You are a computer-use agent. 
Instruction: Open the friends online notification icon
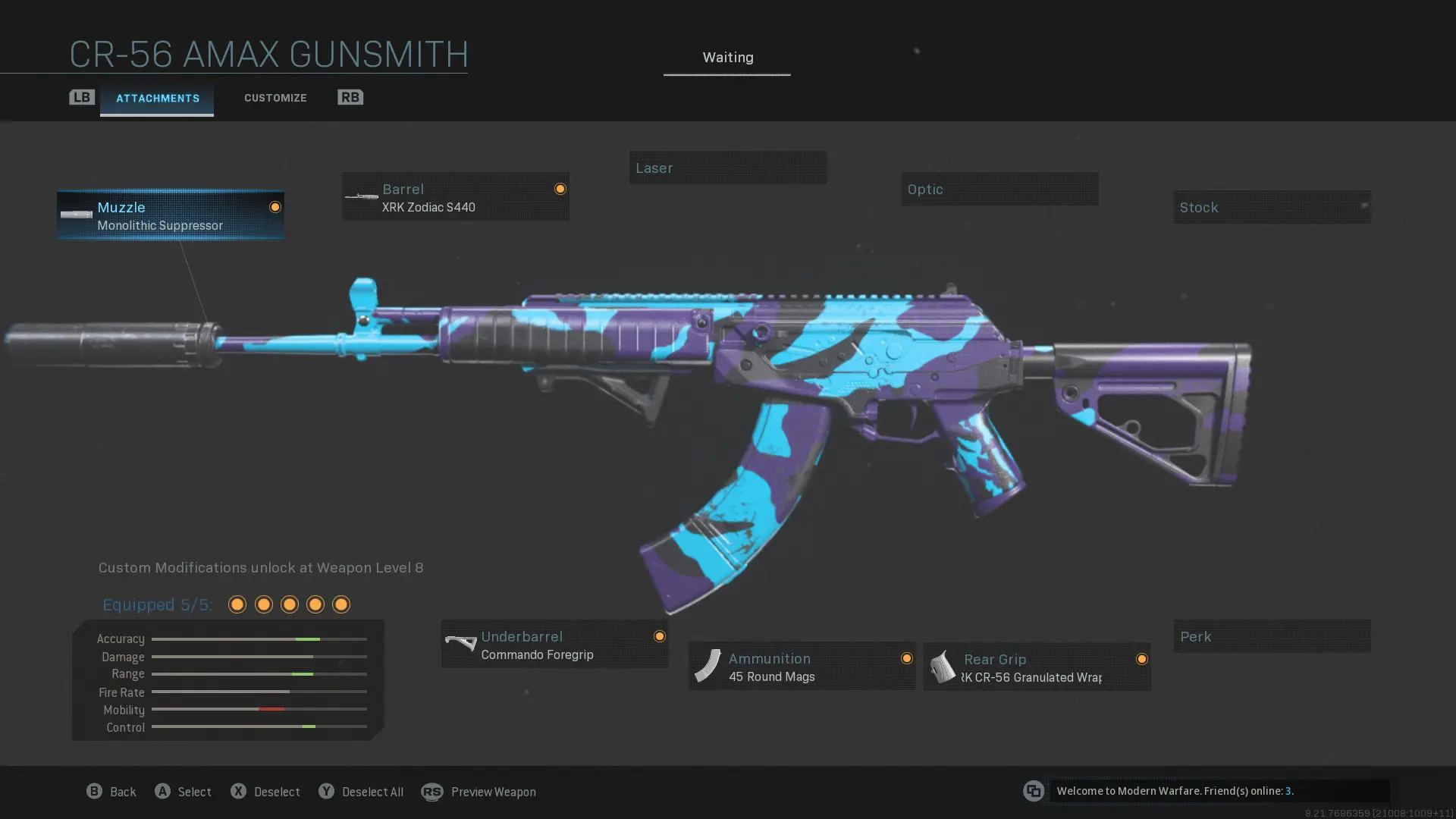coord(1034,791)
